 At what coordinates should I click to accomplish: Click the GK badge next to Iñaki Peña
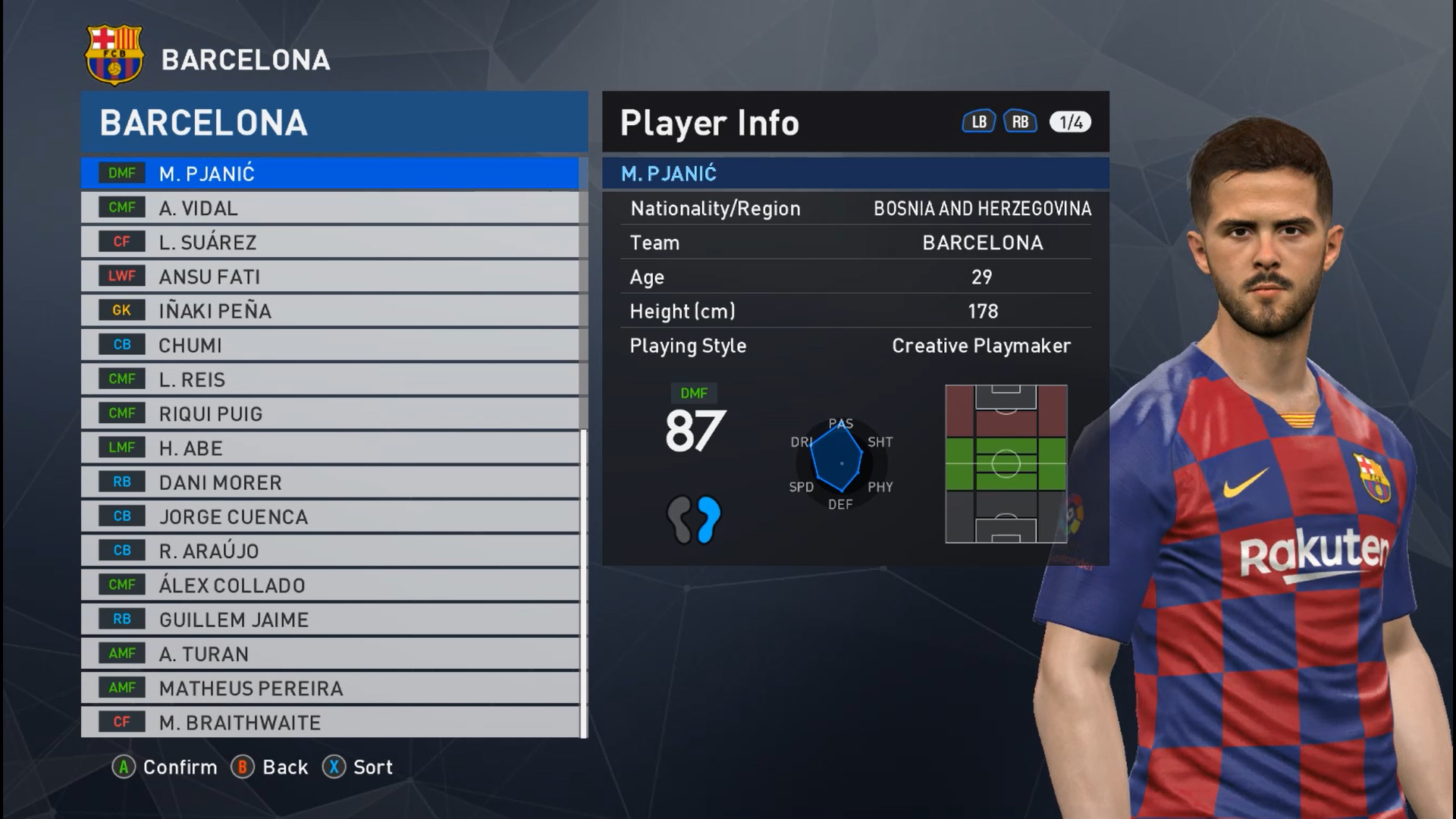coord(121,310)
